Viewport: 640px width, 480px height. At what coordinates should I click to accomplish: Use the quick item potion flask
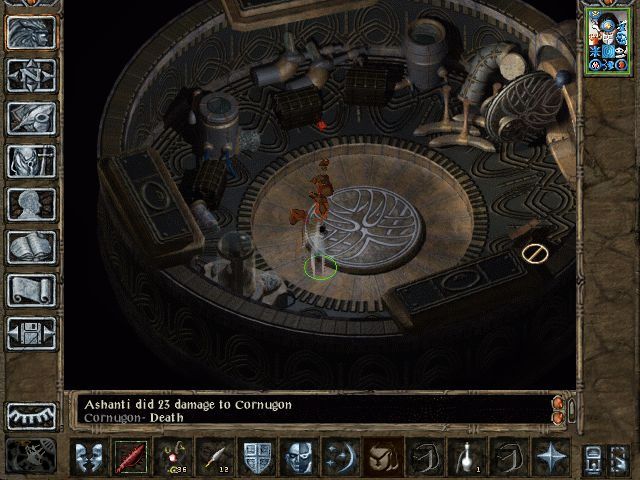coord(466,457)
